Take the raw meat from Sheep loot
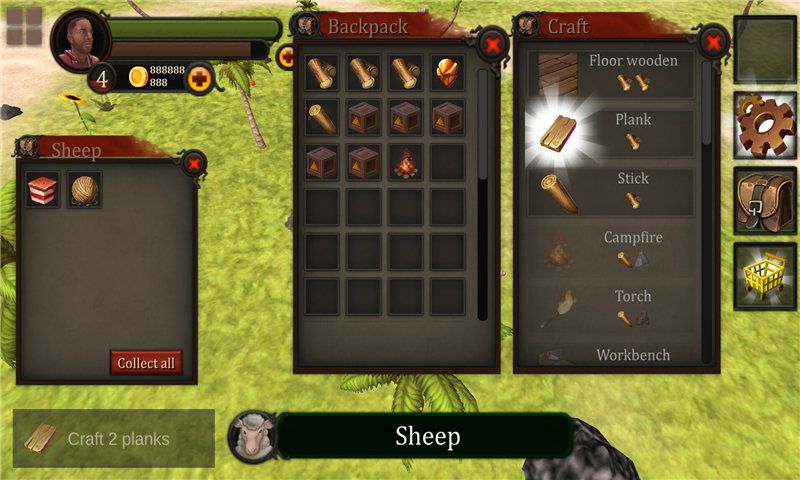Image resolution: width=800 pixels, height=480 pixels. pyautogui.click(x=43, y=189)
